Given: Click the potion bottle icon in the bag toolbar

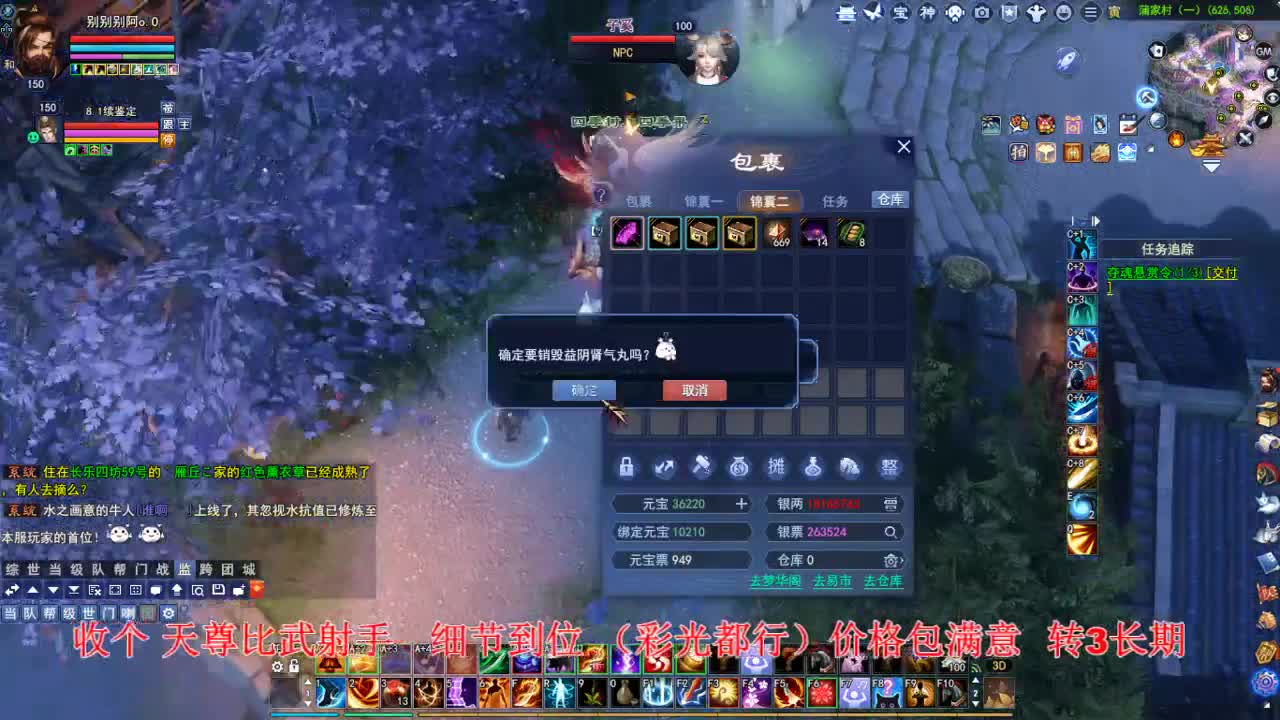Looking at the screenshot, I should tap(813, 466).
